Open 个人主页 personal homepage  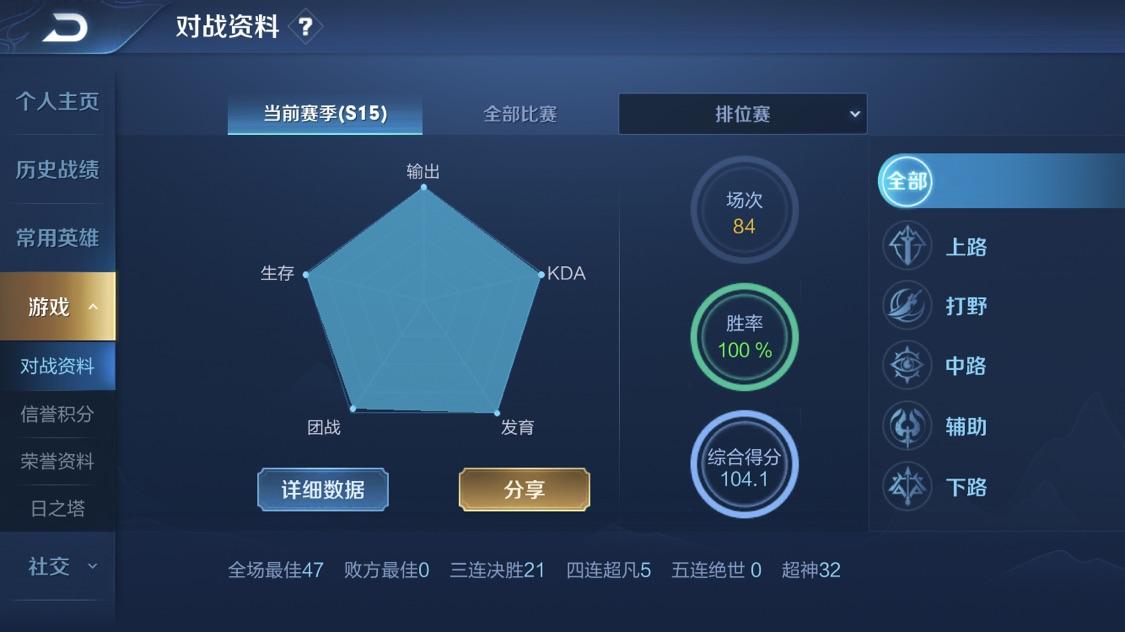(57, 102)
